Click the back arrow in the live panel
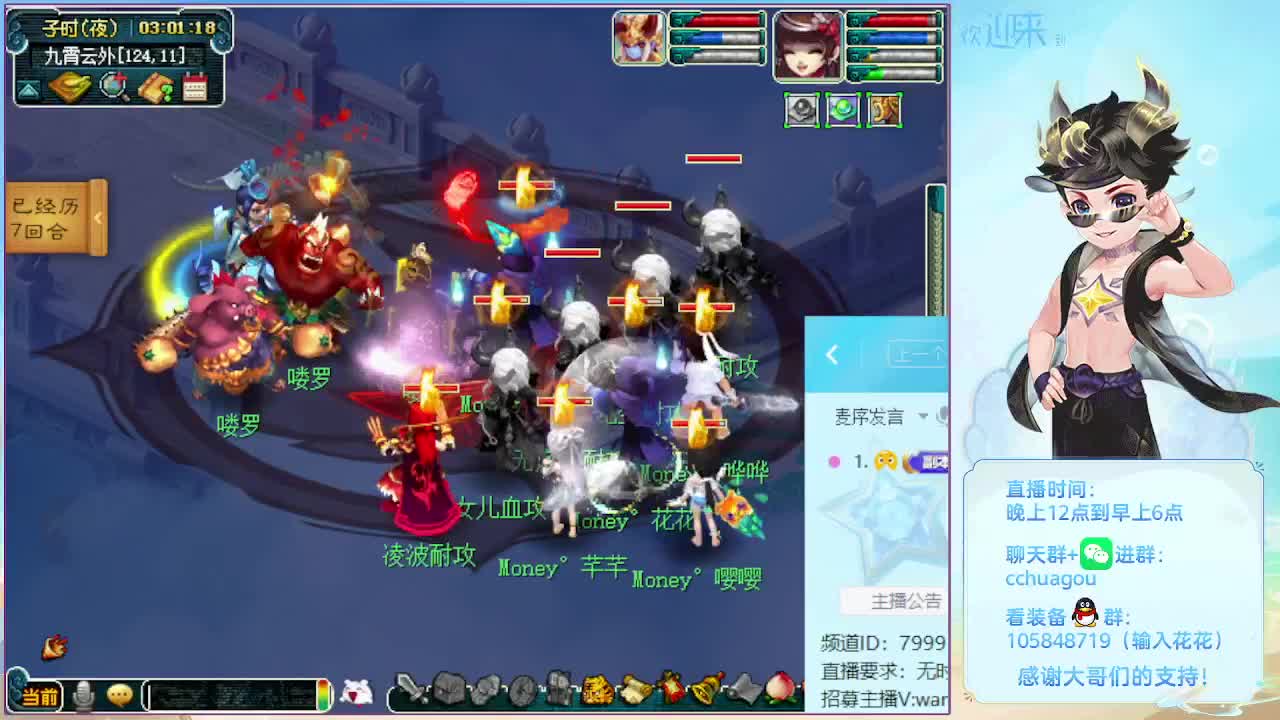Screen dimensions: 1280x720 coord(832,355)
